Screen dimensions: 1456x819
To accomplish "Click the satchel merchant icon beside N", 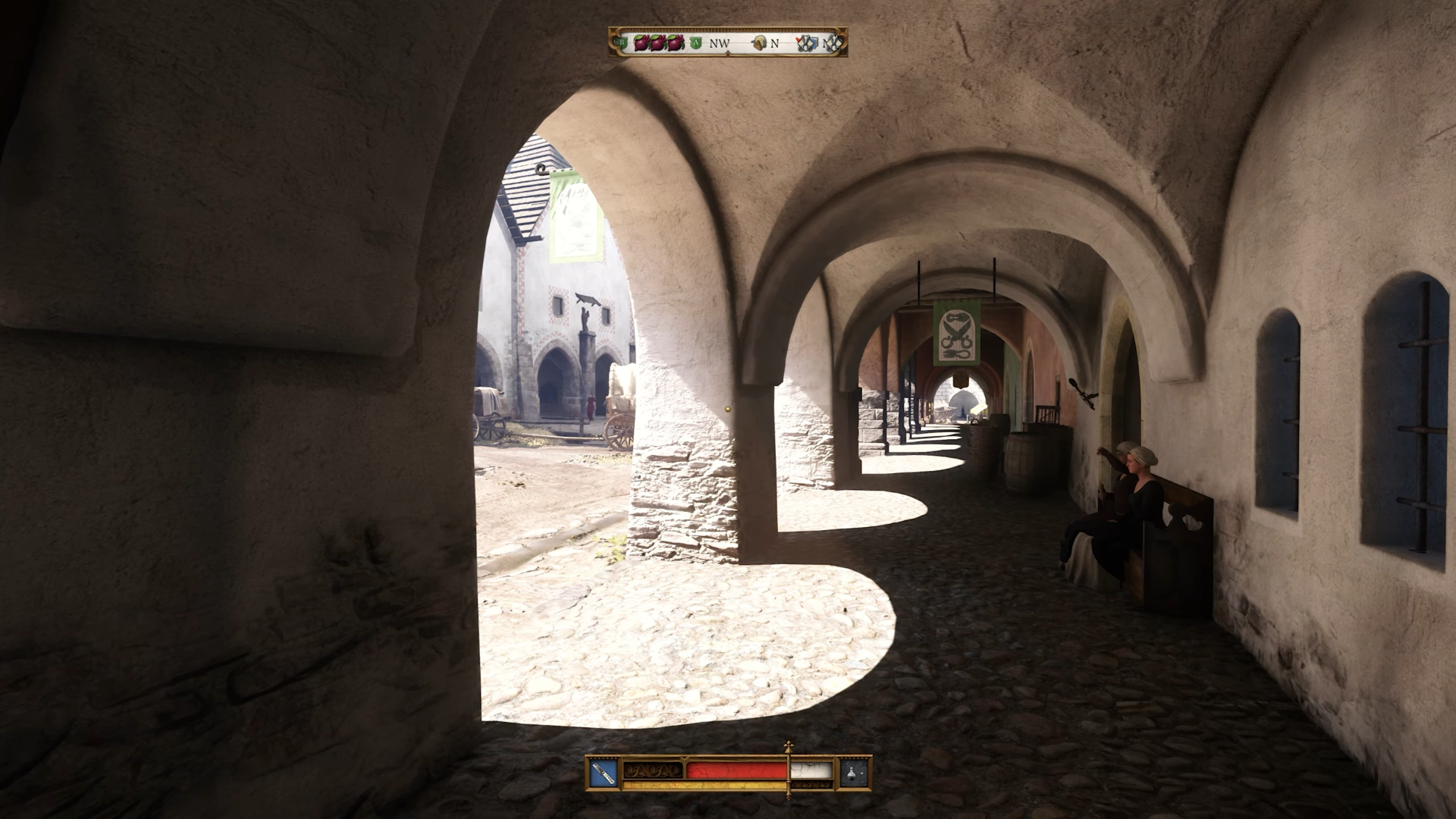I will (x=758, y=44).
